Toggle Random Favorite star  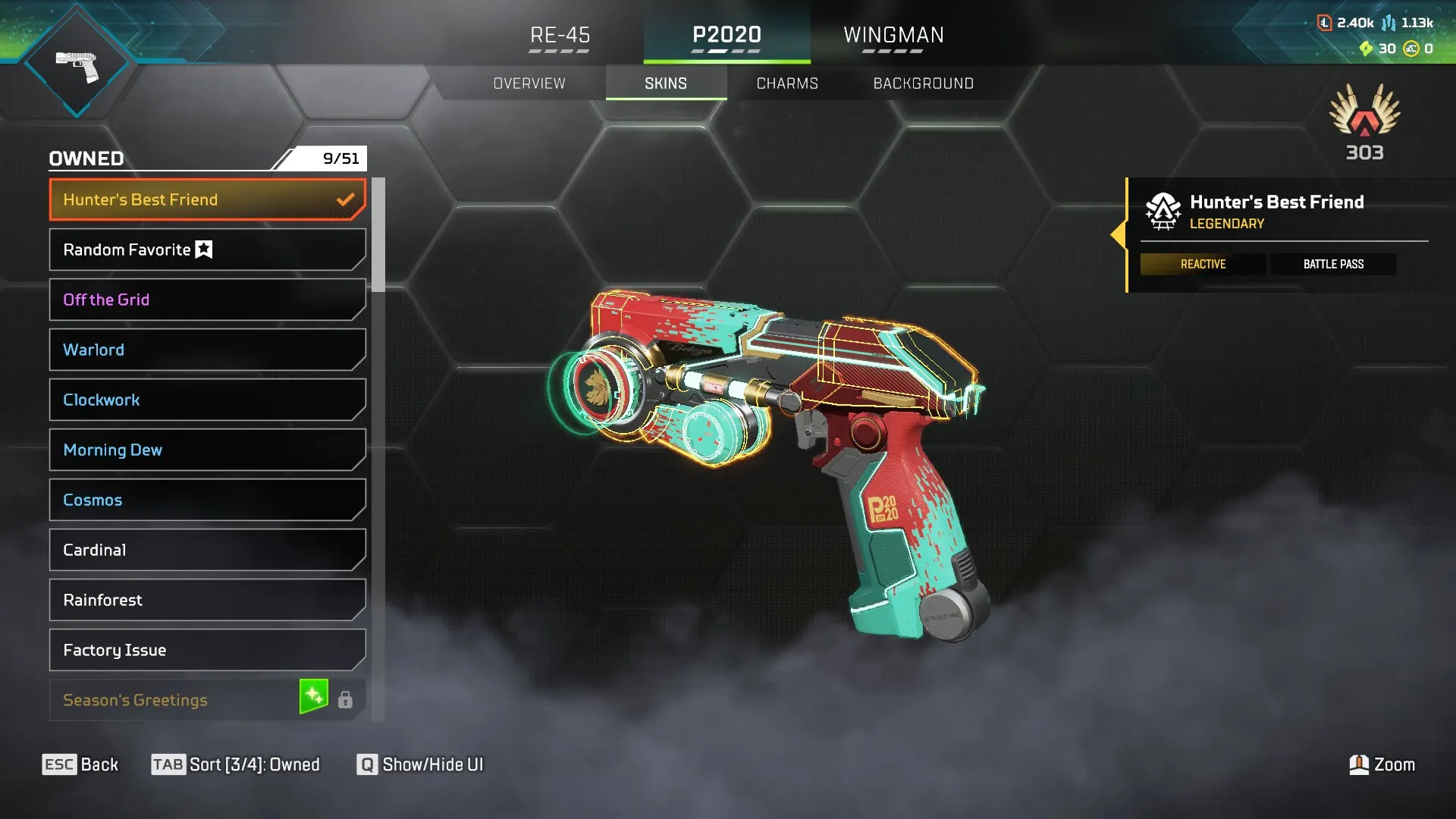(203, 248)
